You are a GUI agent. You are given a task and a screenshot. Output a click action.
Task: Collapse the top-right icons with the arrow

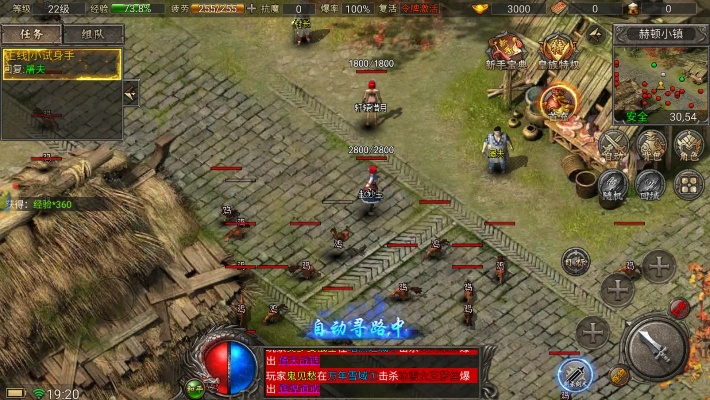click(x=596, y=32)
